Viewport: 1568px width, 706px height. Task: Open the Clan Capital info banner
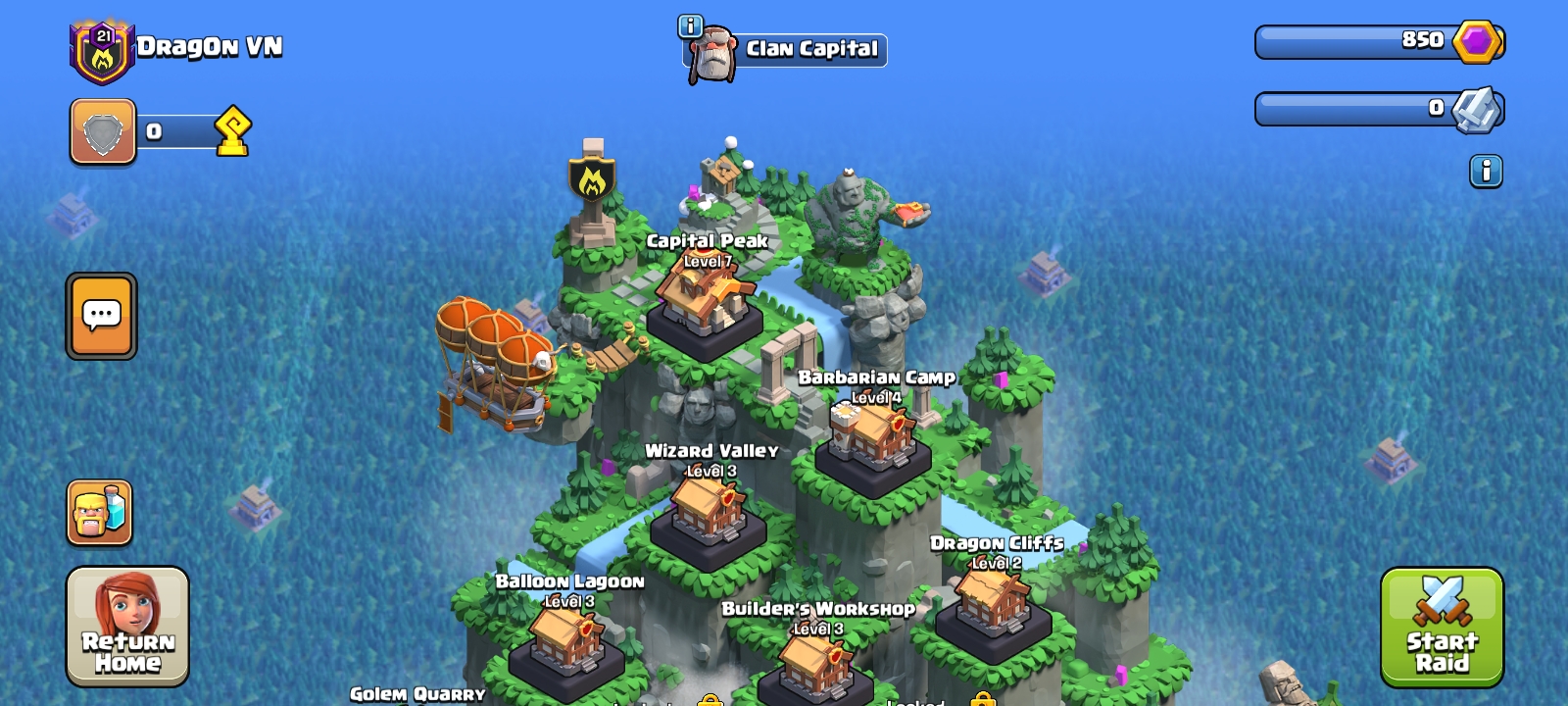785,50
